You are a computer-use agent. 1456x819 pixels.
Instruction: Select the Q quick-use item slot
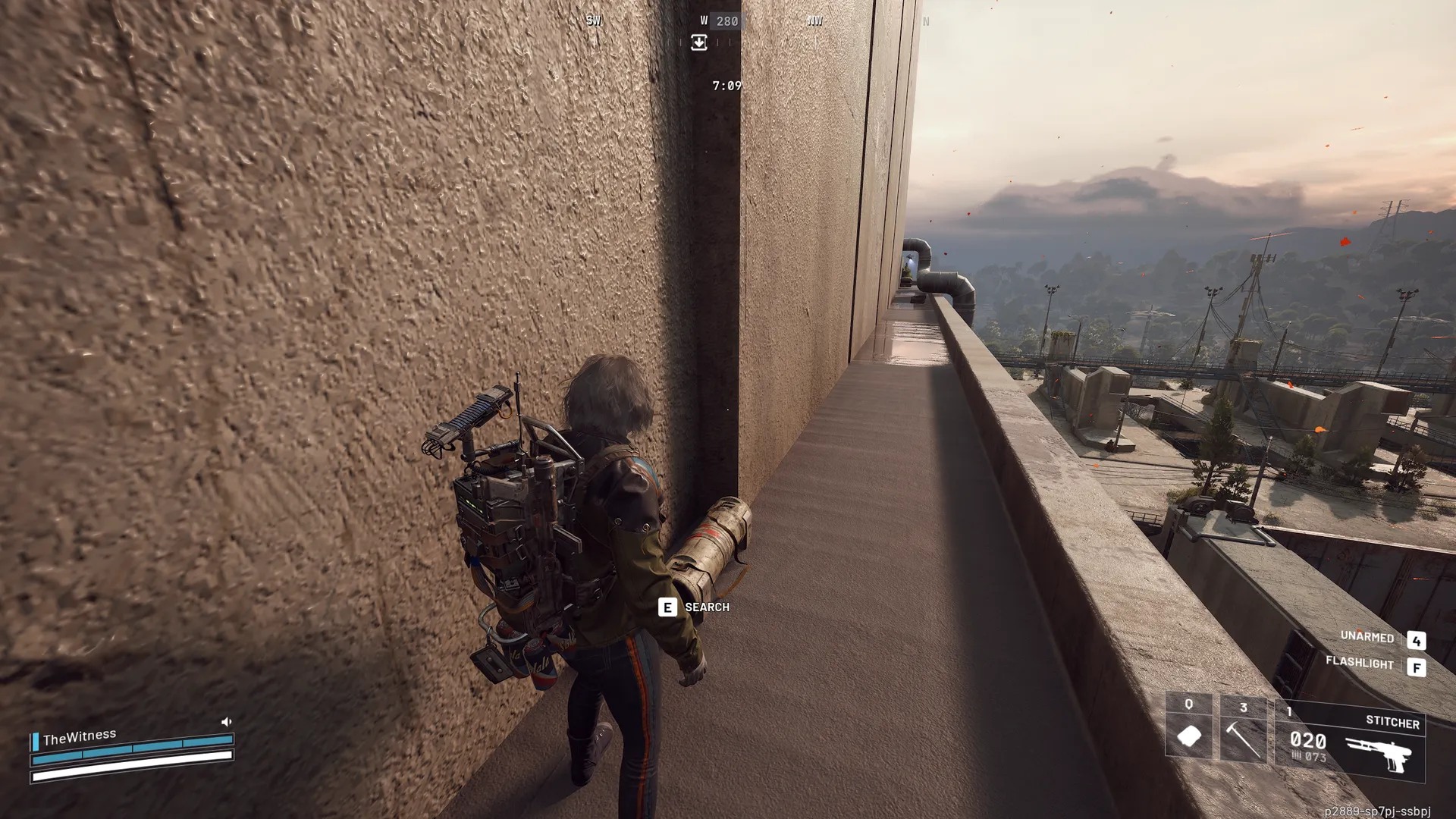coord(1188,726)
